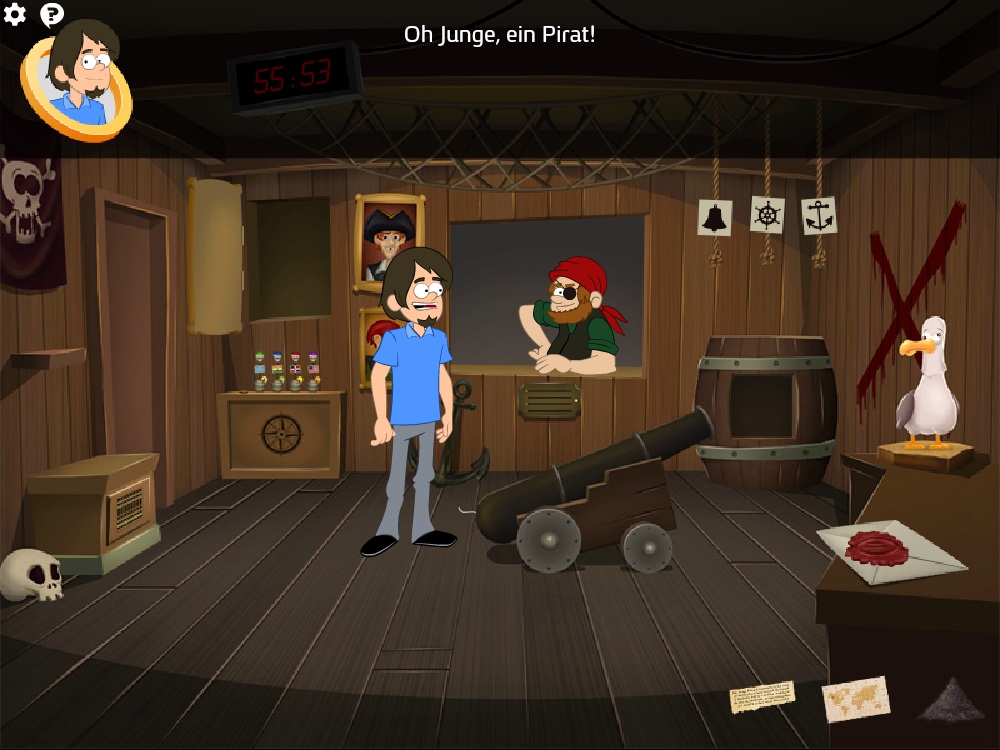The width and height of the screenshot is (1000, 750).
Task: Open the question mark help bubble
Action: pyautogui.click(x=52, y=14)
